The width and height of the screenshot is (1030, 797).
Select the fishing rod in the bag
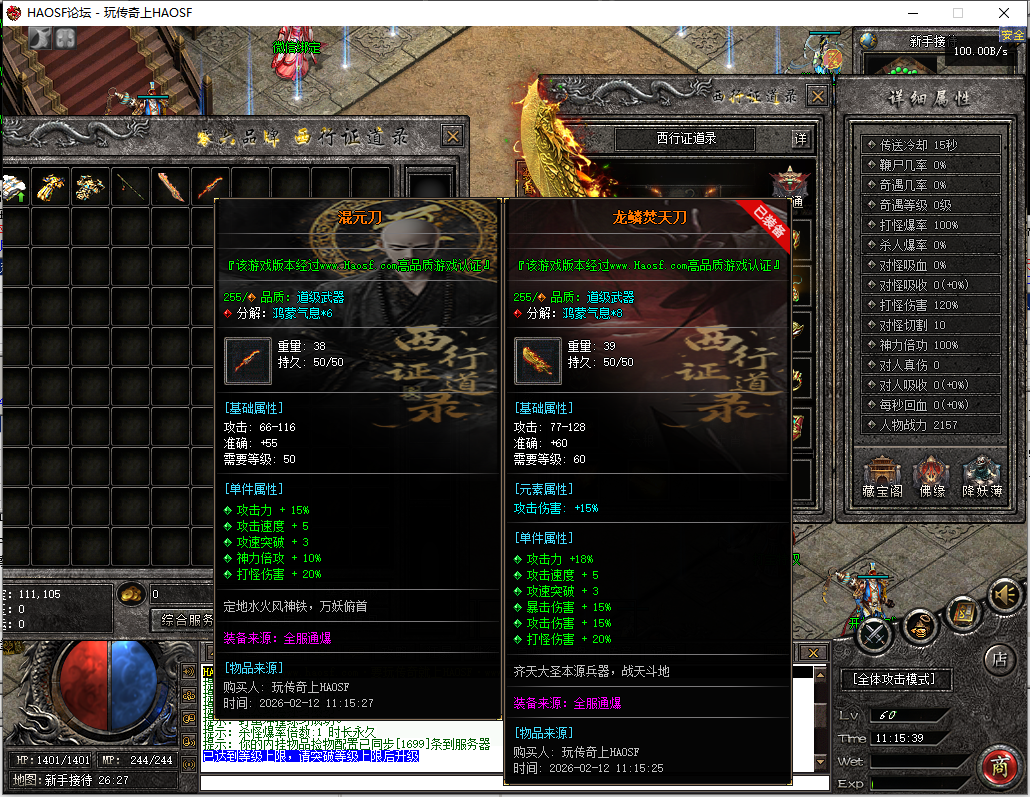tap(130, 186)
